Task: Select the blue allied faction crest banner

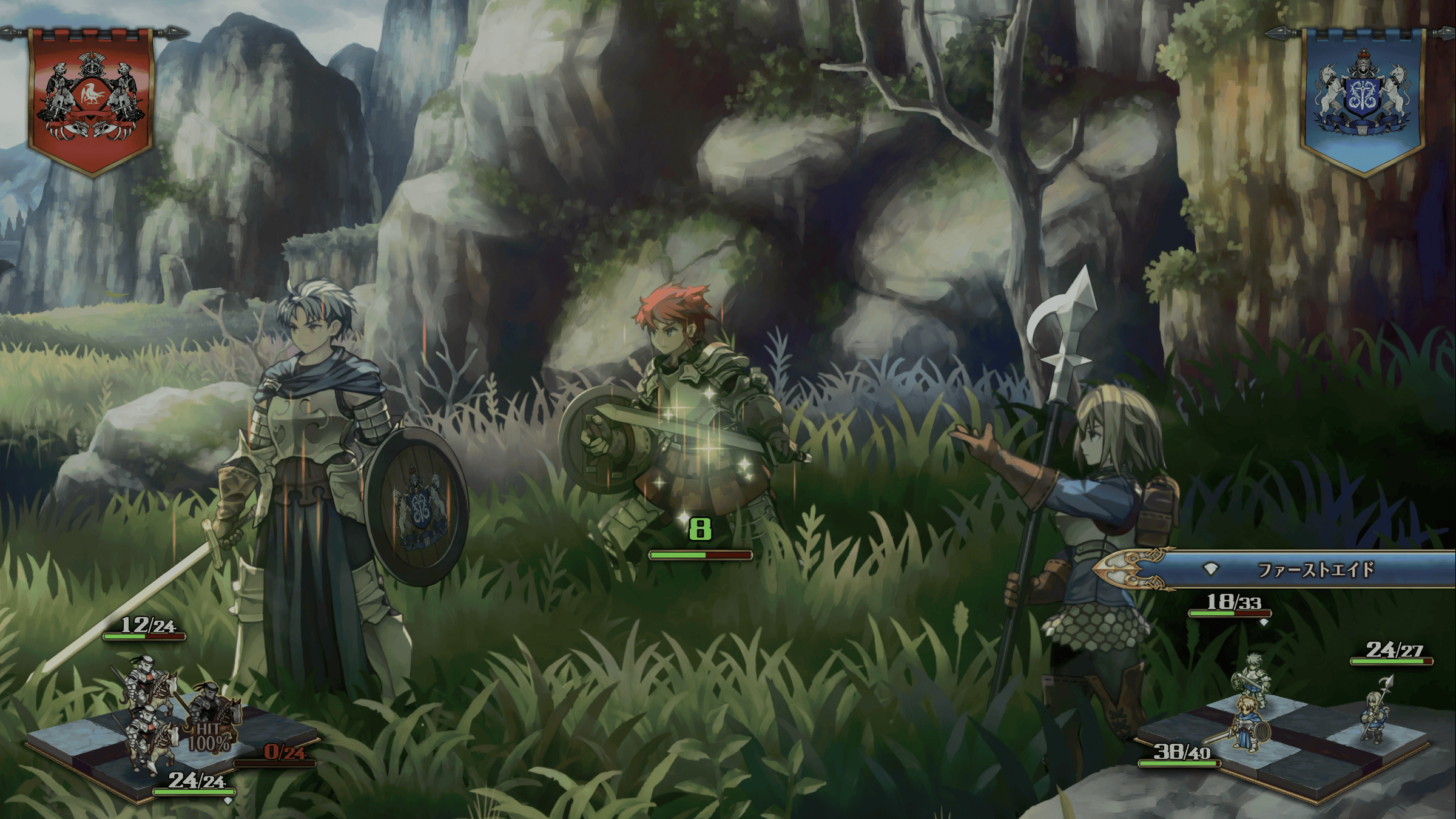Action: coord(1363,100)
